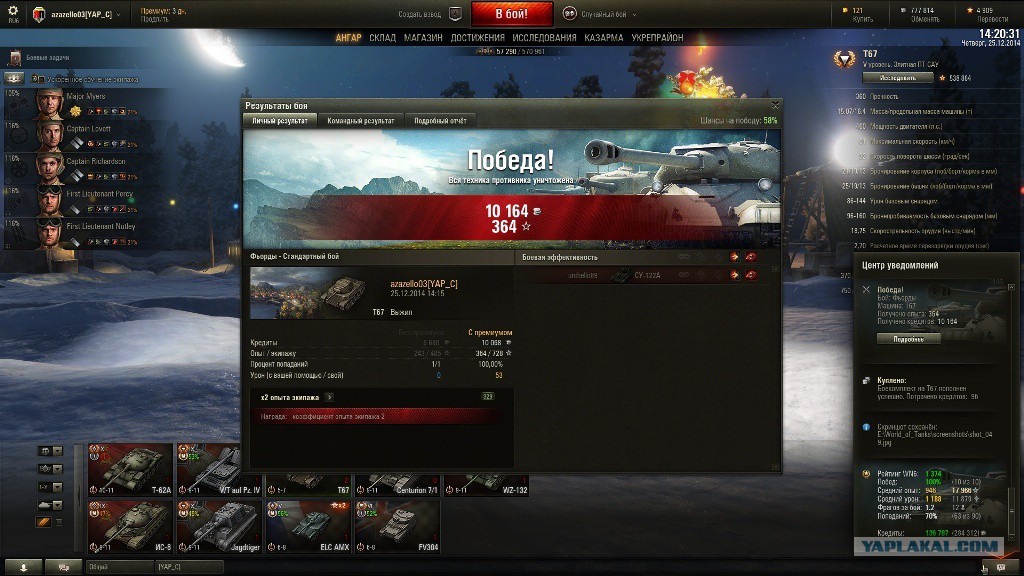Choose the Jagdtiger from the tank carousel

(218, 525)
